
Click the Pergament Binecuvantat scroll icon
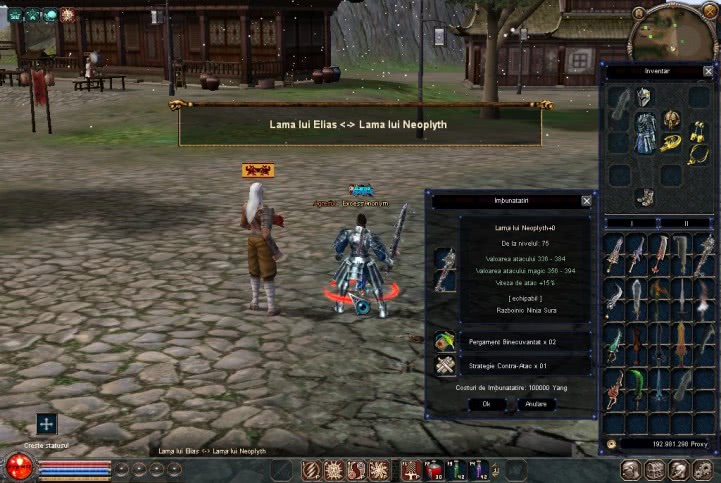(x=445, y=341)
